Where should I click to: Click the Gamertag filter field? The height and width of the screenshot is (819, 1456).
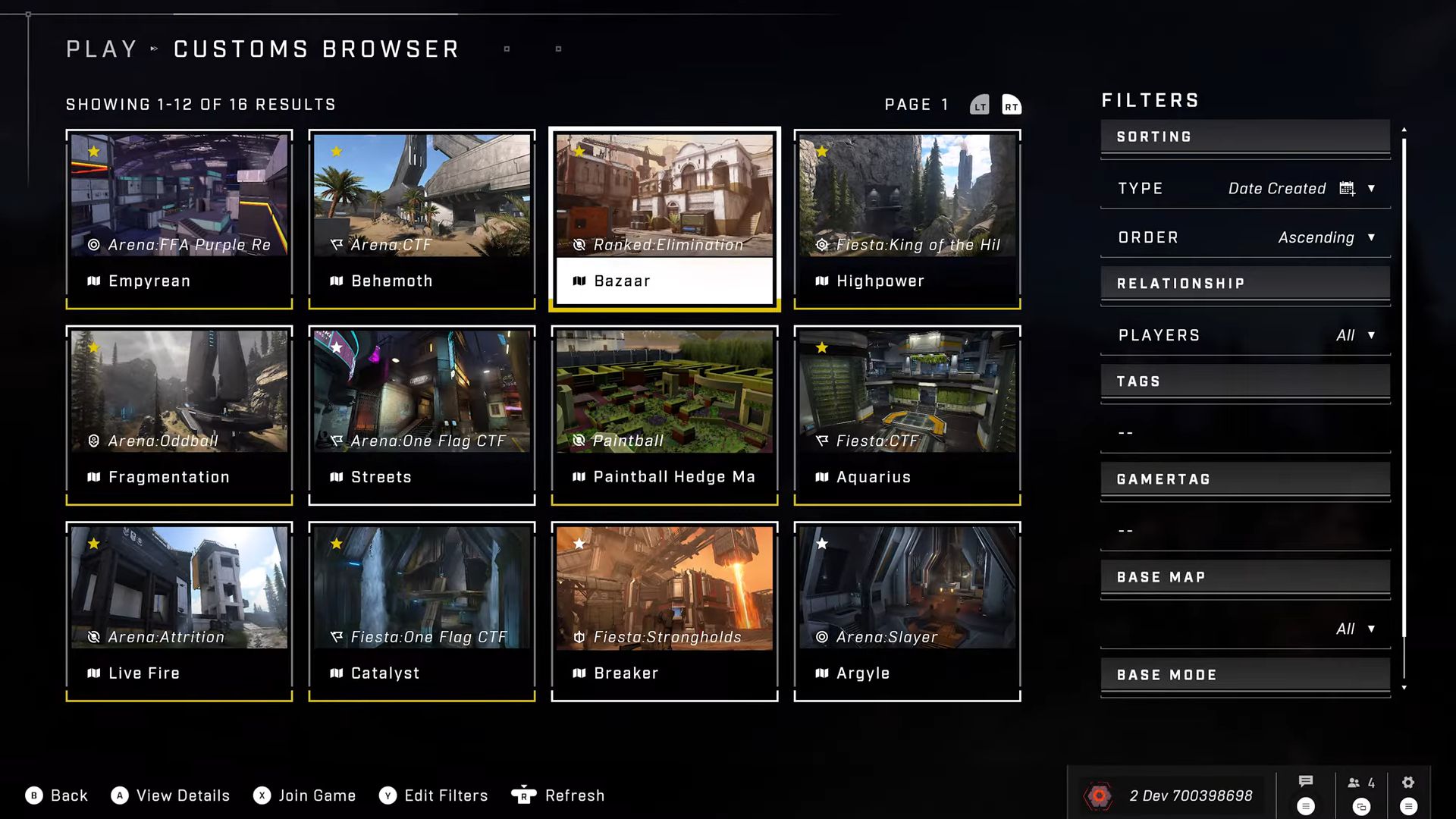[x=1245, y=531]
